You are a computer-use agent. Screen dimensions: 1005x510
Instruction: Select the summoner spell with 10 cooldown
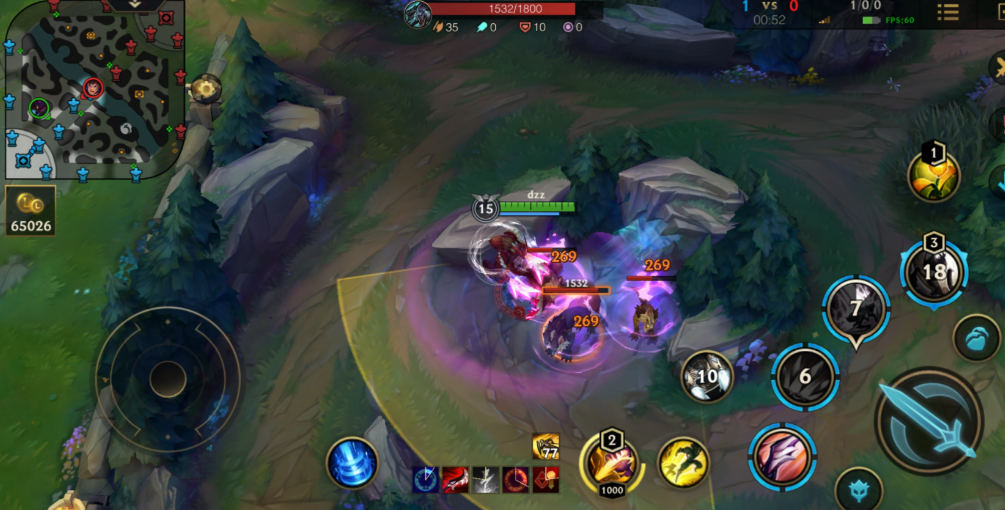point(708,376)
